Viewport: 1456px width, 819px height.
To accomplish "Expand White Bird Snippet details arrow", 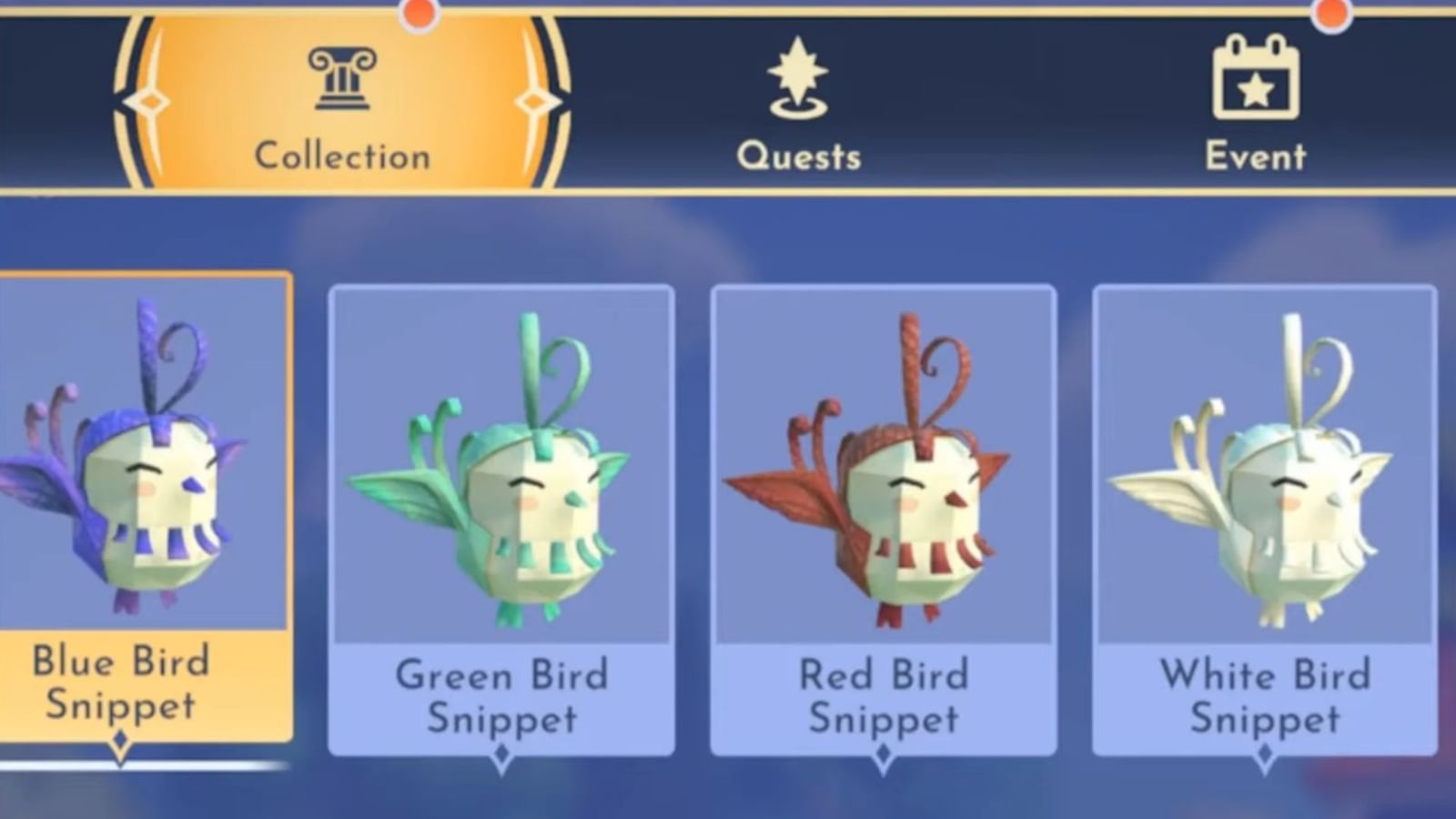I will (1264, 753).
